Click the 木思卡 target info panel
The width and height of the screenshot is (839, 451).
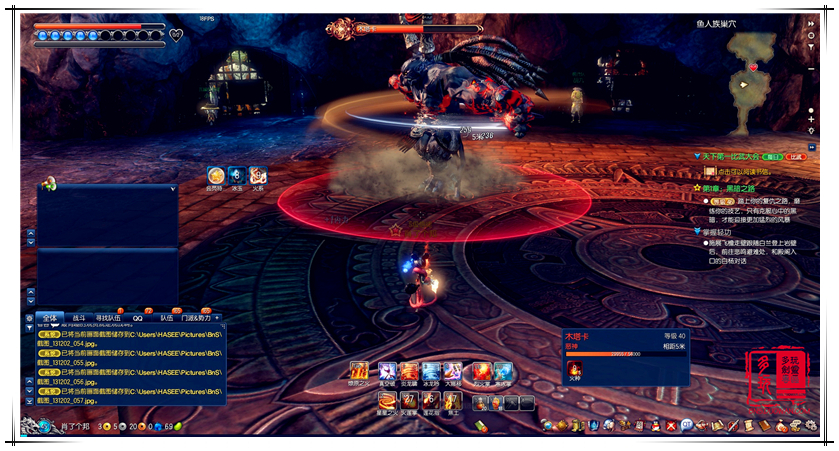pyautogui.click(x=626, y=355)
